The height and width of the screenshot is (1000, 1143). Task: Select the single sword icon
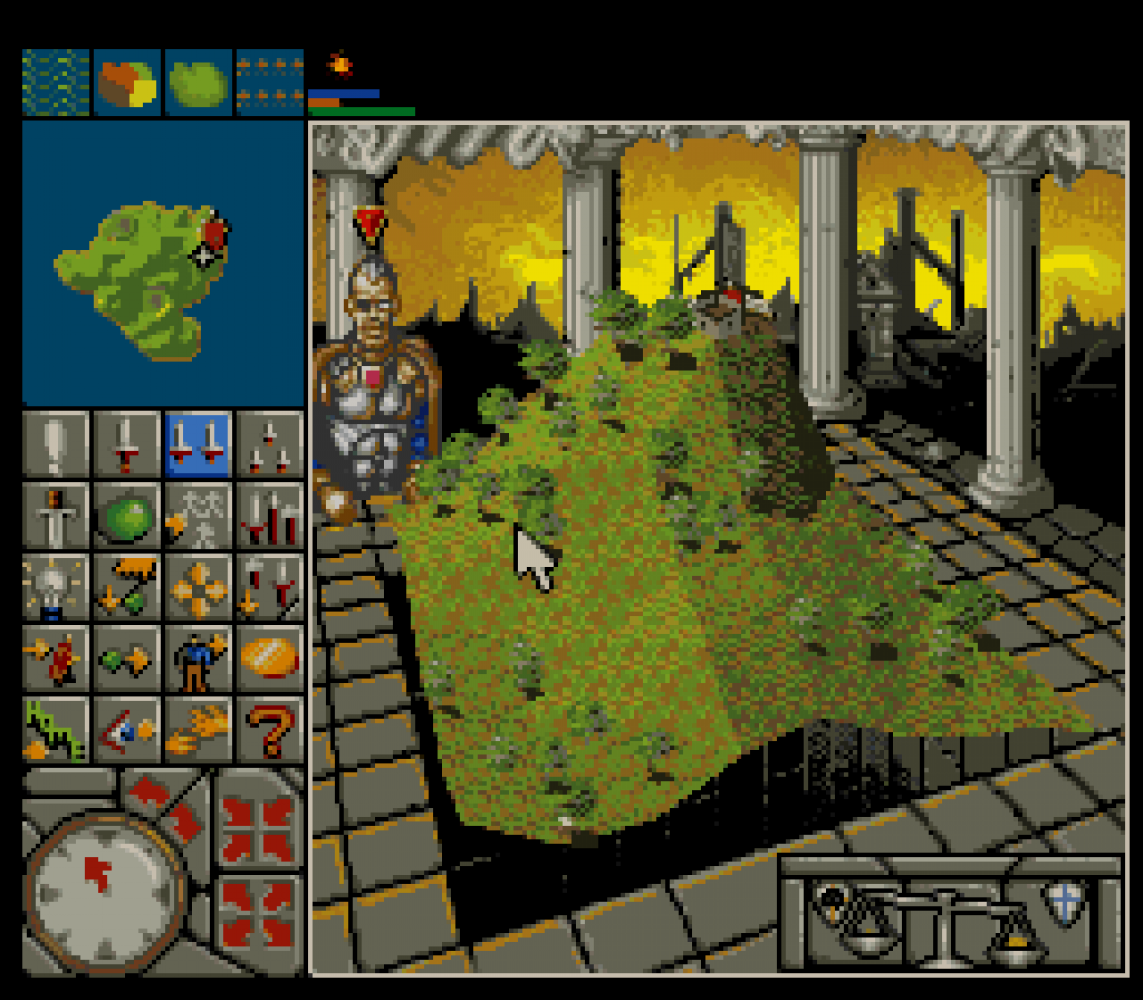tap(127, 444)
